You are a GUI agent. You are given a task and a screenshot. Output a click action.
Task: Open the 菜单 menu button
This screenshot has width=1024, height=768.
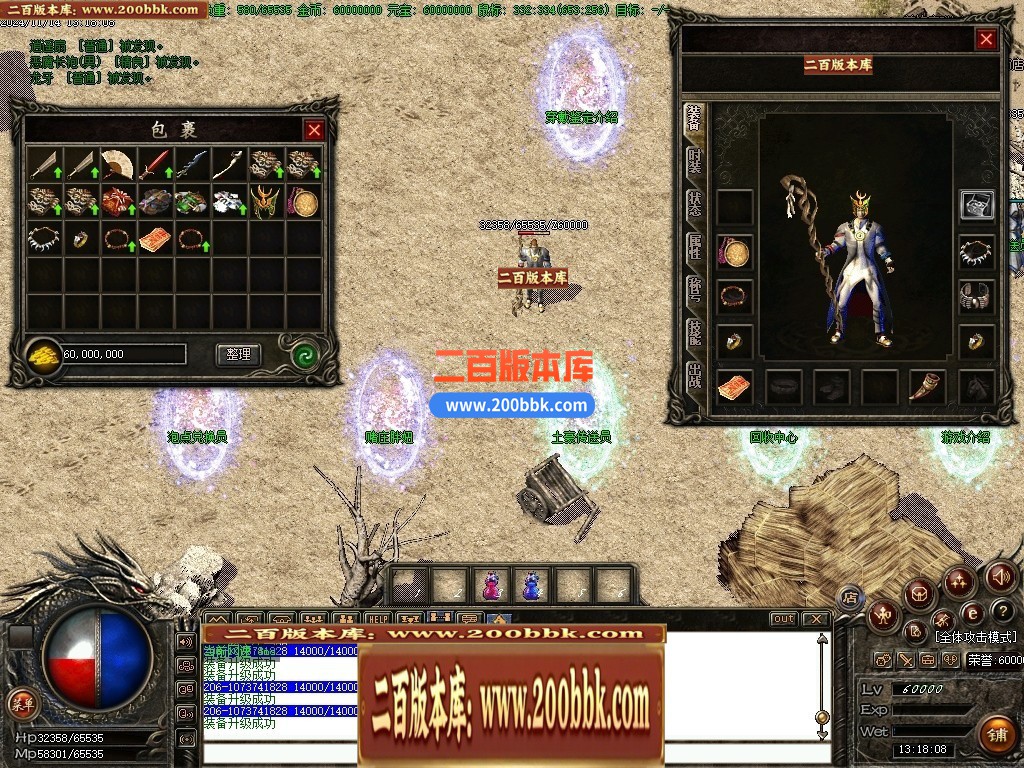click(x=21, y=703)
